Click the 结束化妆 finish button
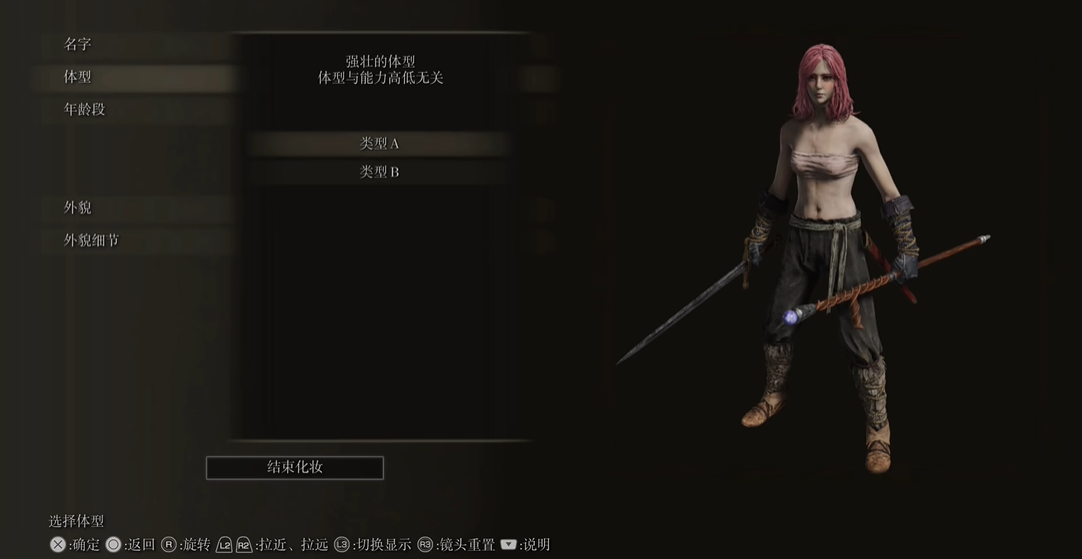1082x559 pixels. pos(295,467)
